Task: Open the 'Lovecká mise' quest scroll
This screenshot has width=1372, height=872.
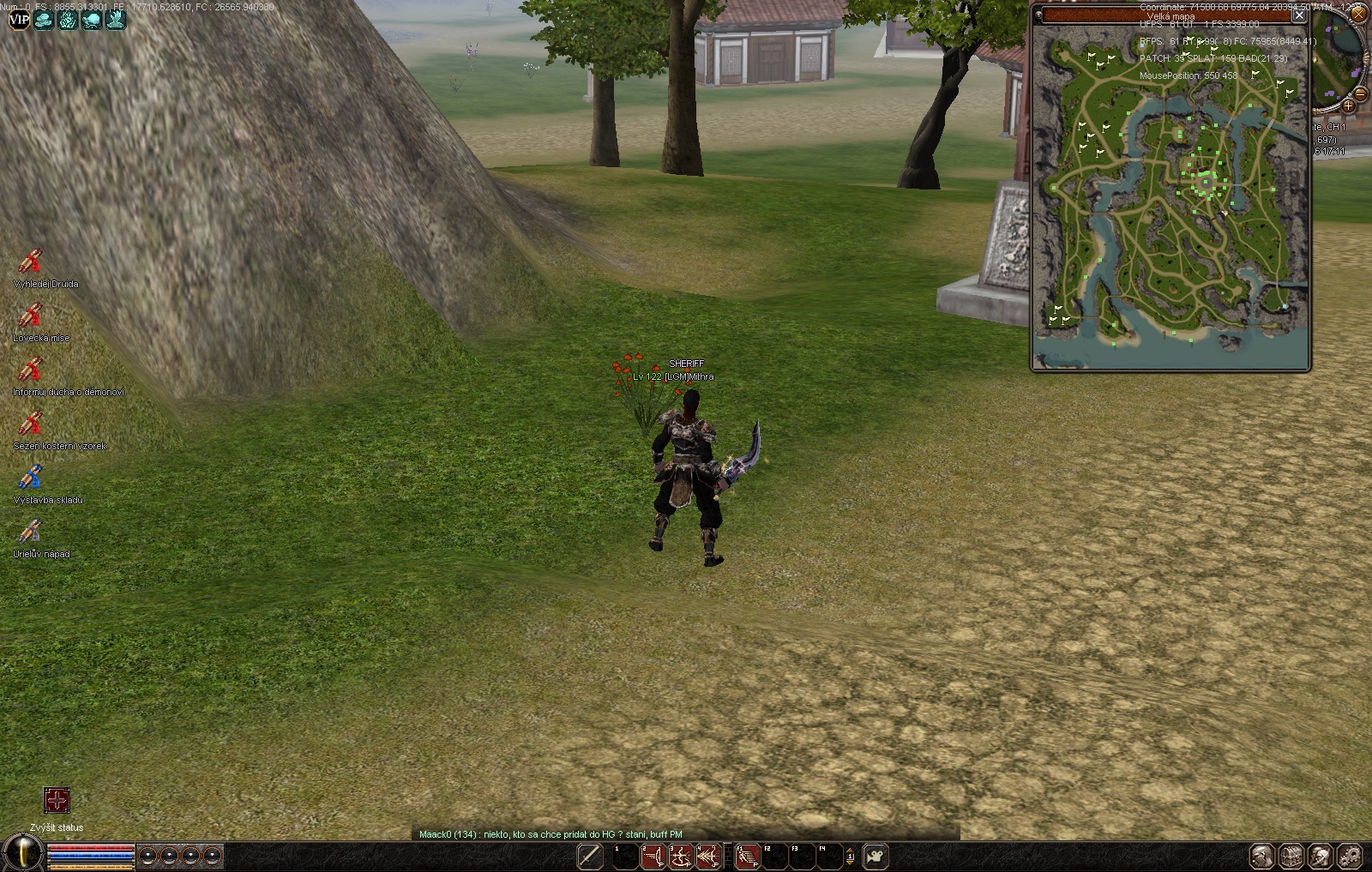Action: click(31, 316)
